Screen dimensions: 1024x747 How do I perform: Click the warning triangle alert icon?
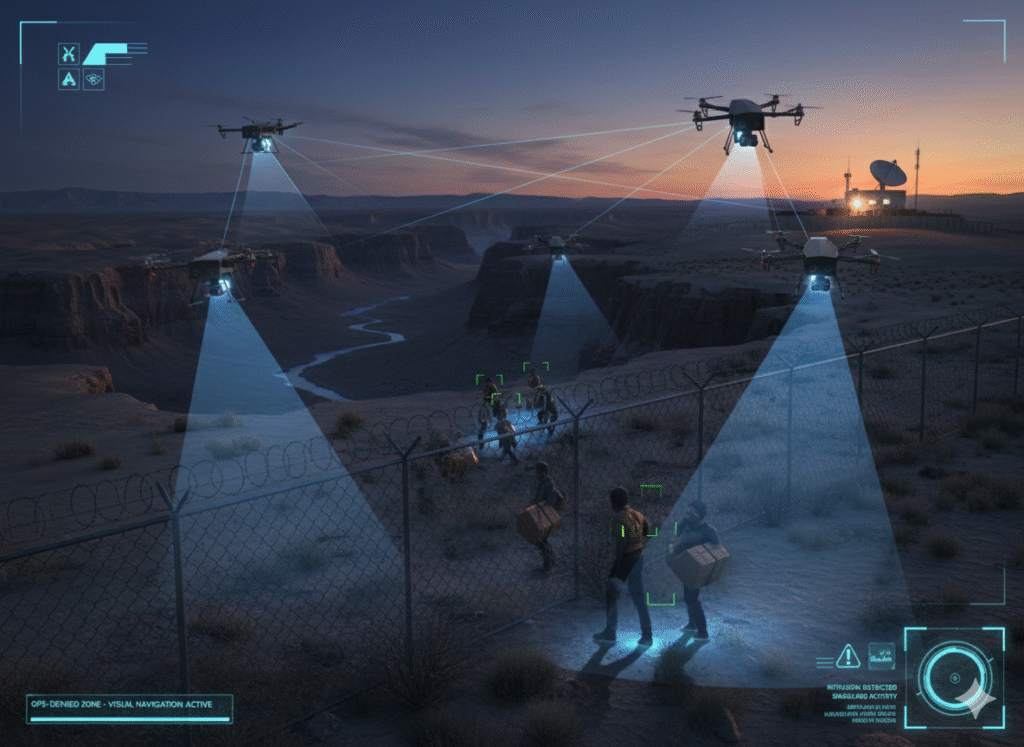tap(848, 655)
